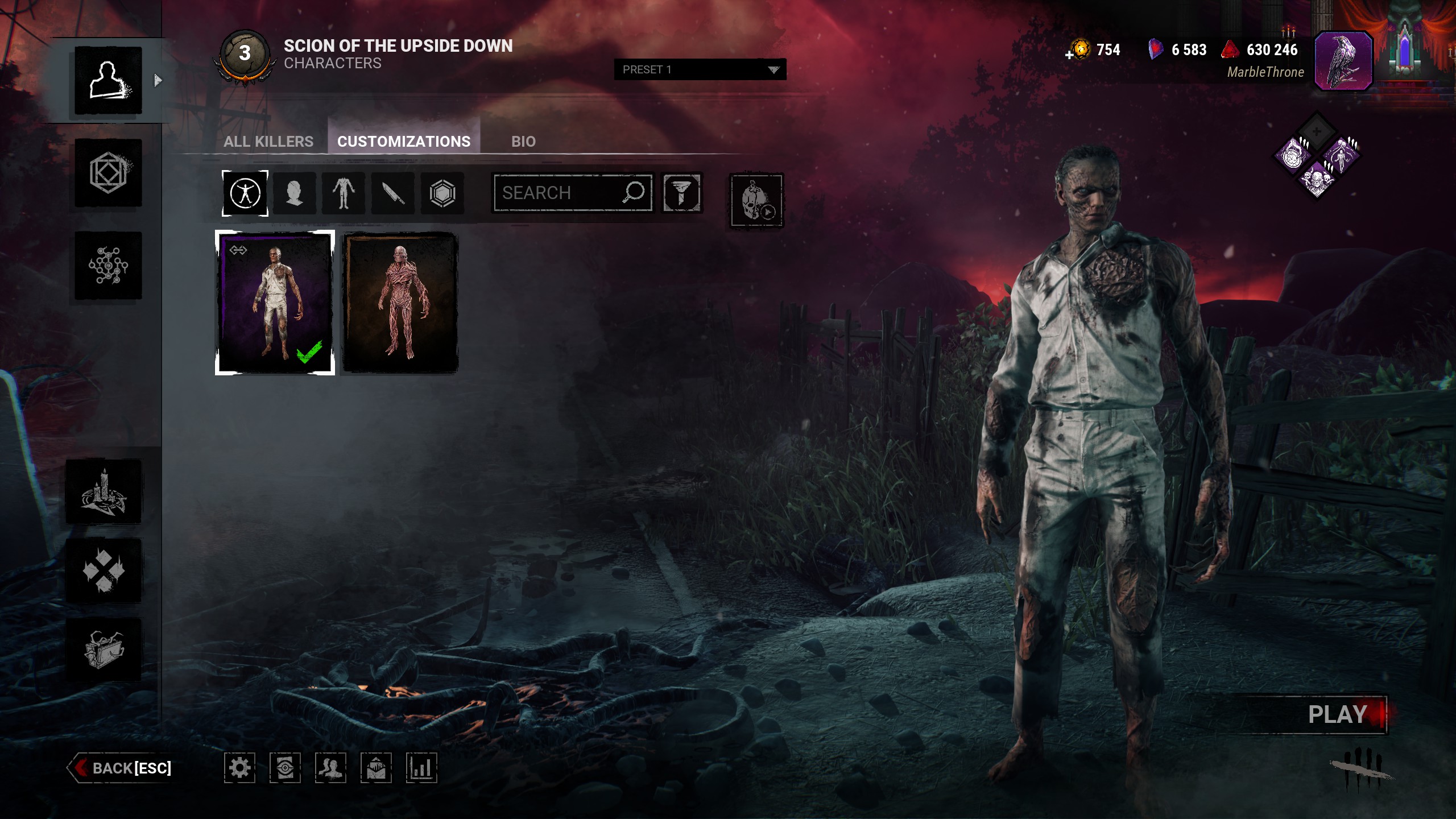Open the loadout menu icon
The image size is (1456, 819).
tap(108, 173)
